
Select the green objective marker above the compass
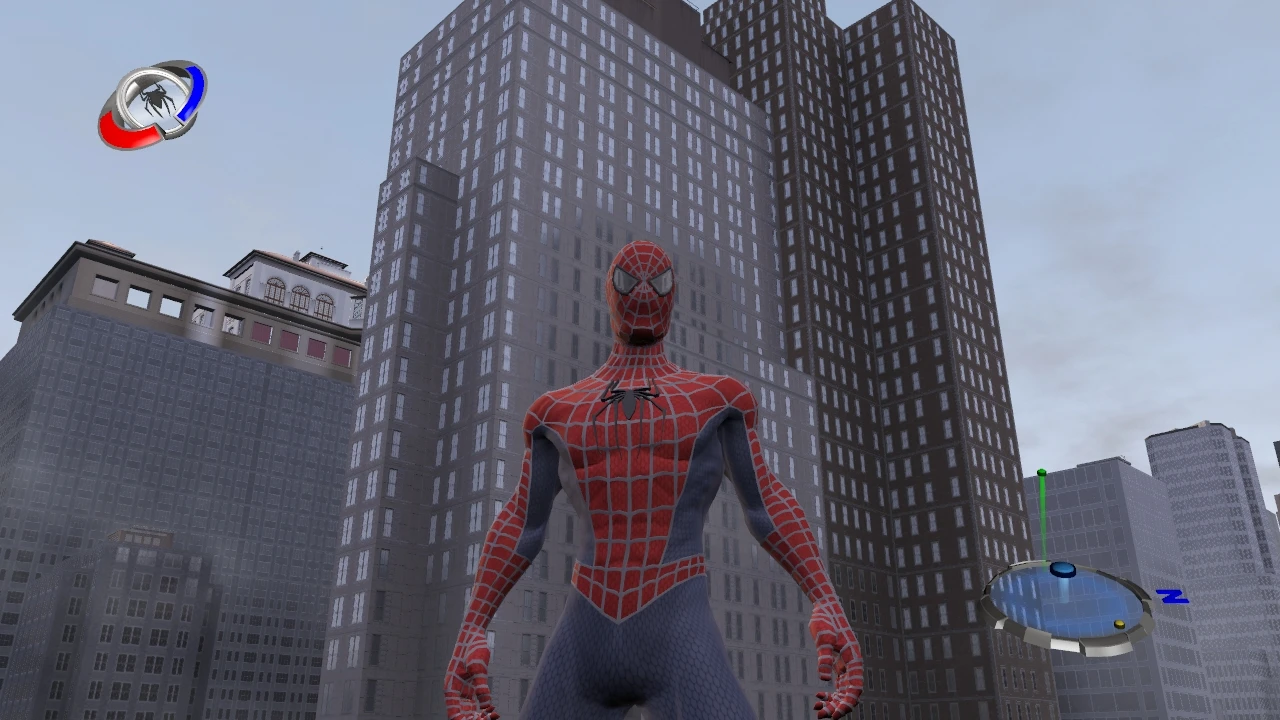1041,472
